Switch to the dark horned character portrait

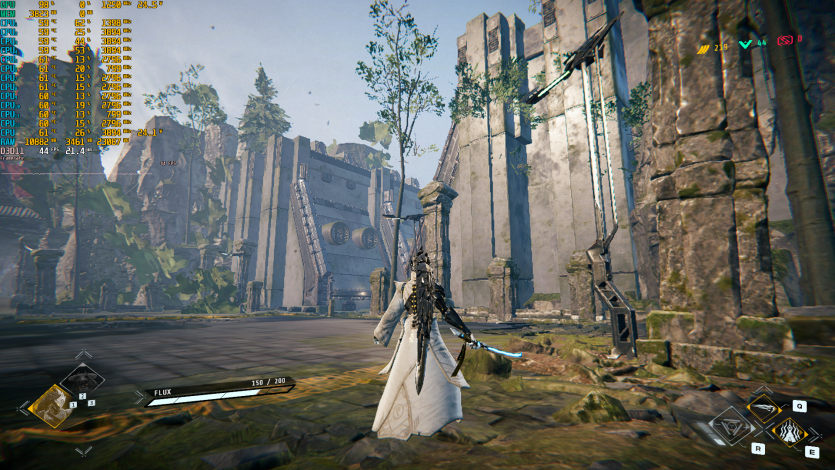point(82,381)
